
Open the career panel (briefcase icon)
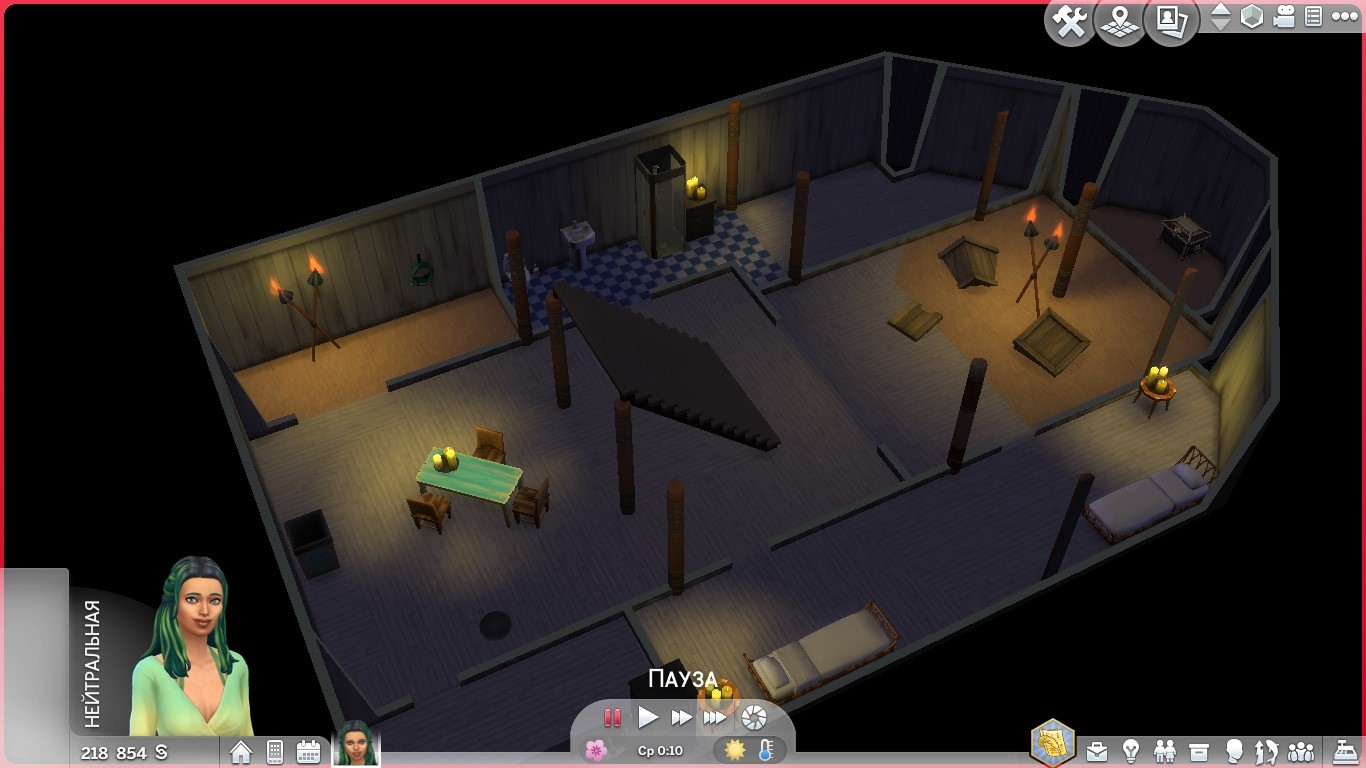(1097, 750)
